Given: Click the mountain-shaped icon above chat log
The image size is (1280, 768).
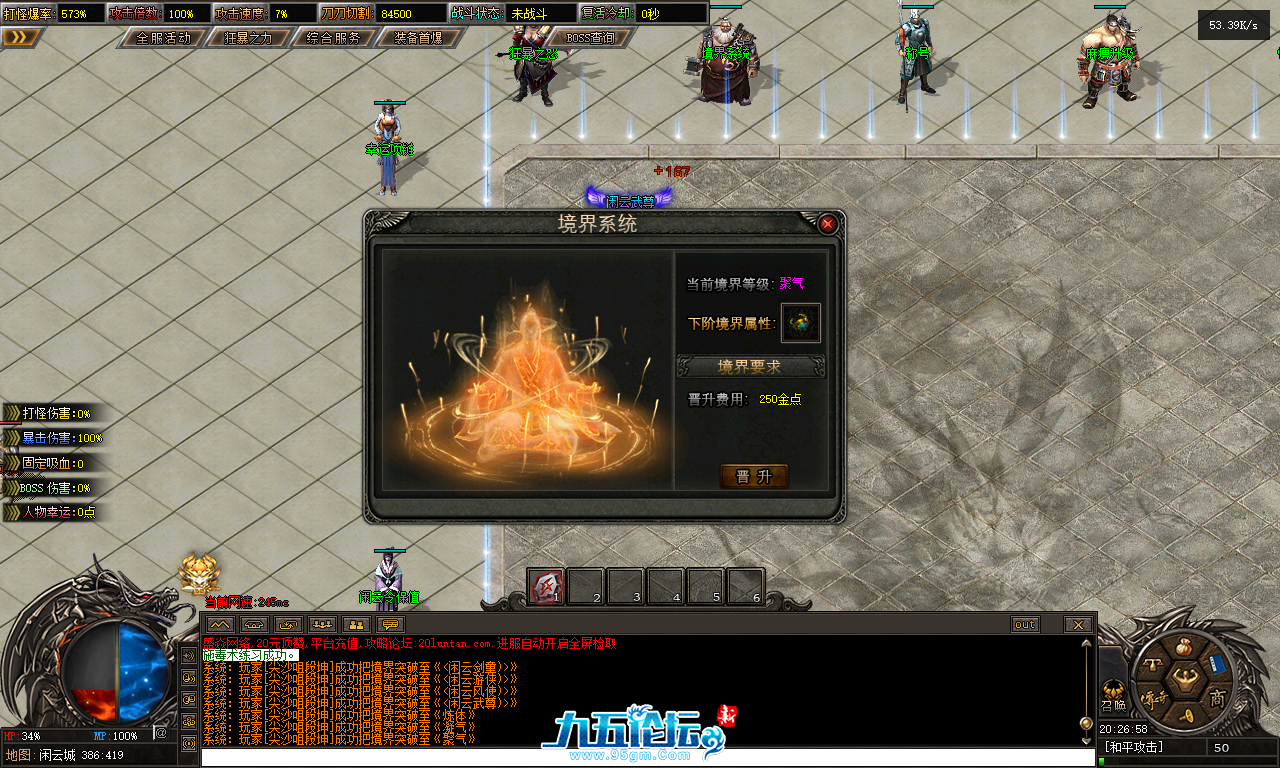Looking at the screenshot, I should click(x=220, y=624).
